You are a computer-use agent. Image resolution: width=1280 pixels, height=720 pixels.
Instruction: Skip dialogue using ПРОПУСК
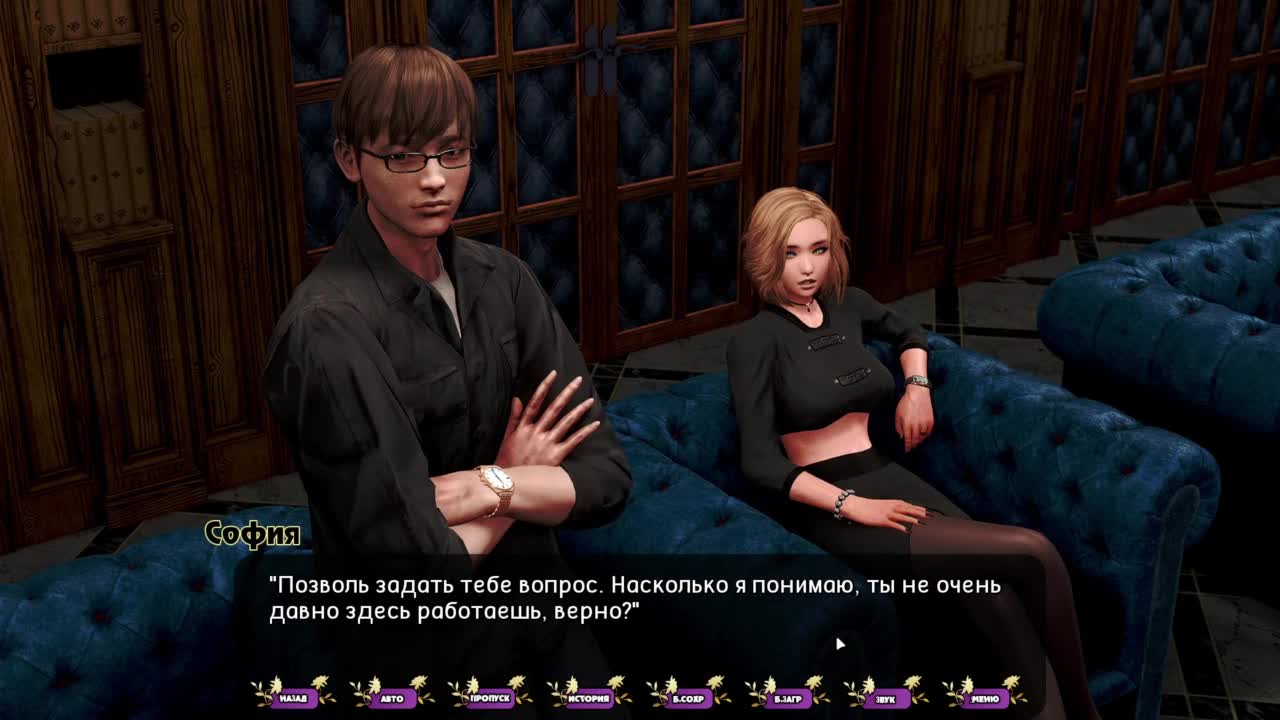(x=490, y=697)
